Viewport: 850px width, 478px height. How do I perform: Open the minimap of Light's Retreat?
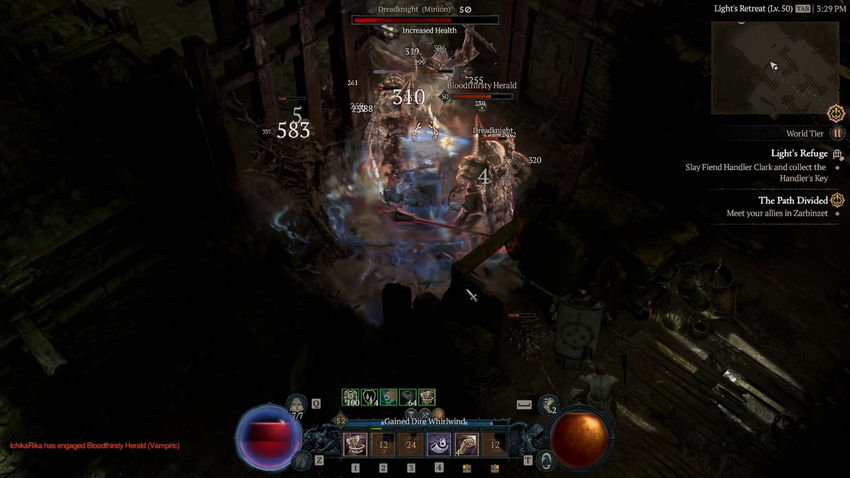pyautogui.click(x=775, y=68)
